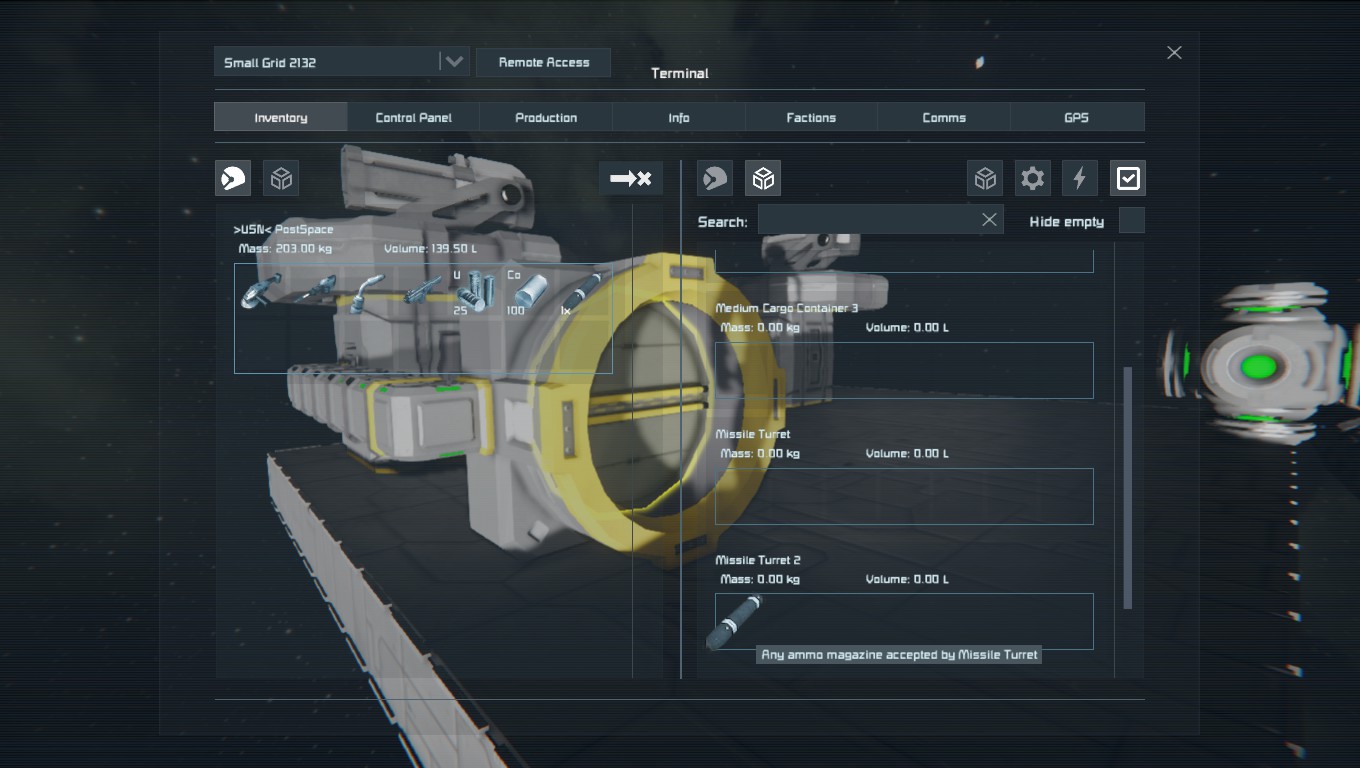Go to the Factions tab

click(x=811, y=117)
